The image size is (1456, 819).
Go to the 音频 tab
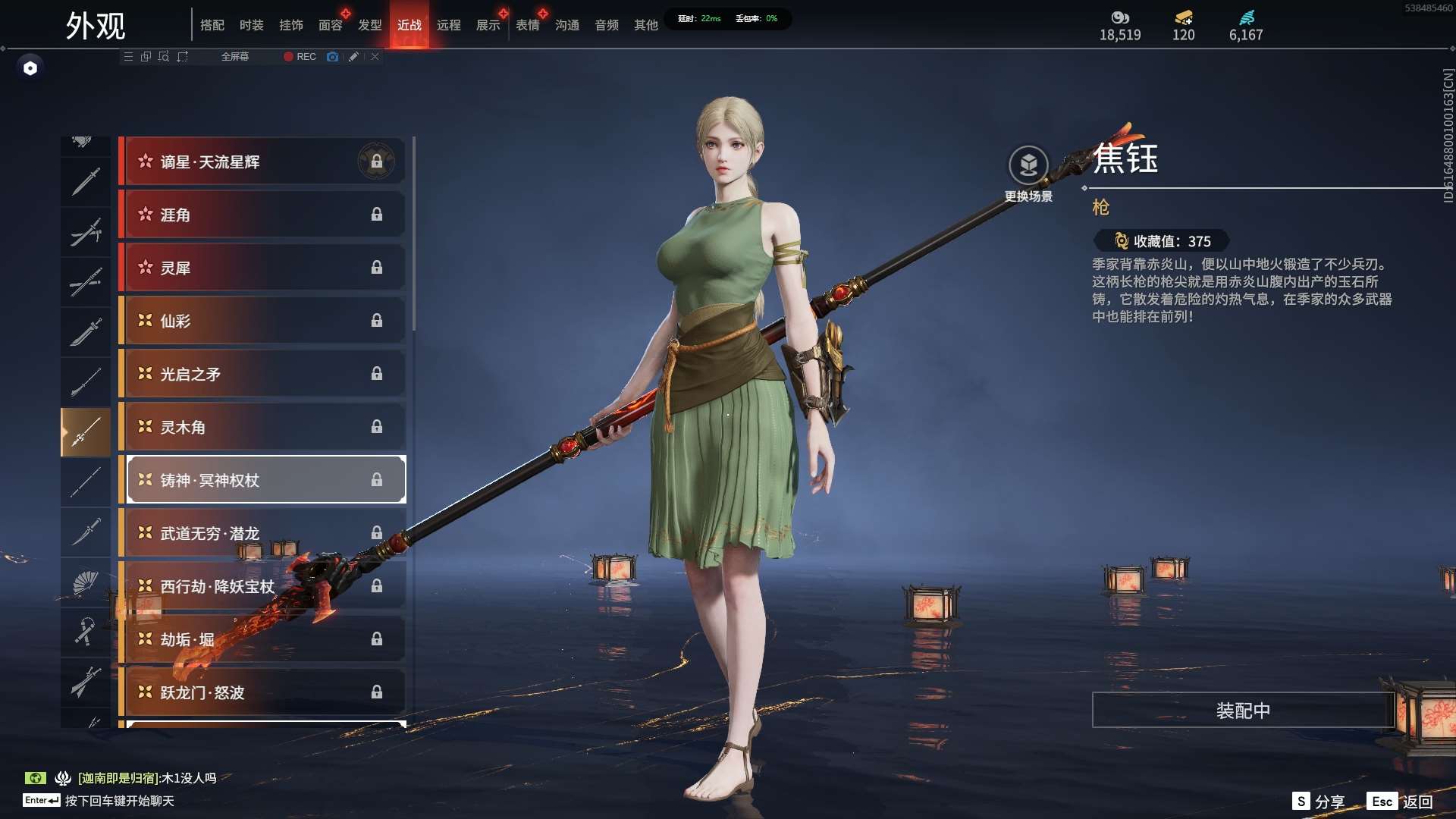606,25
